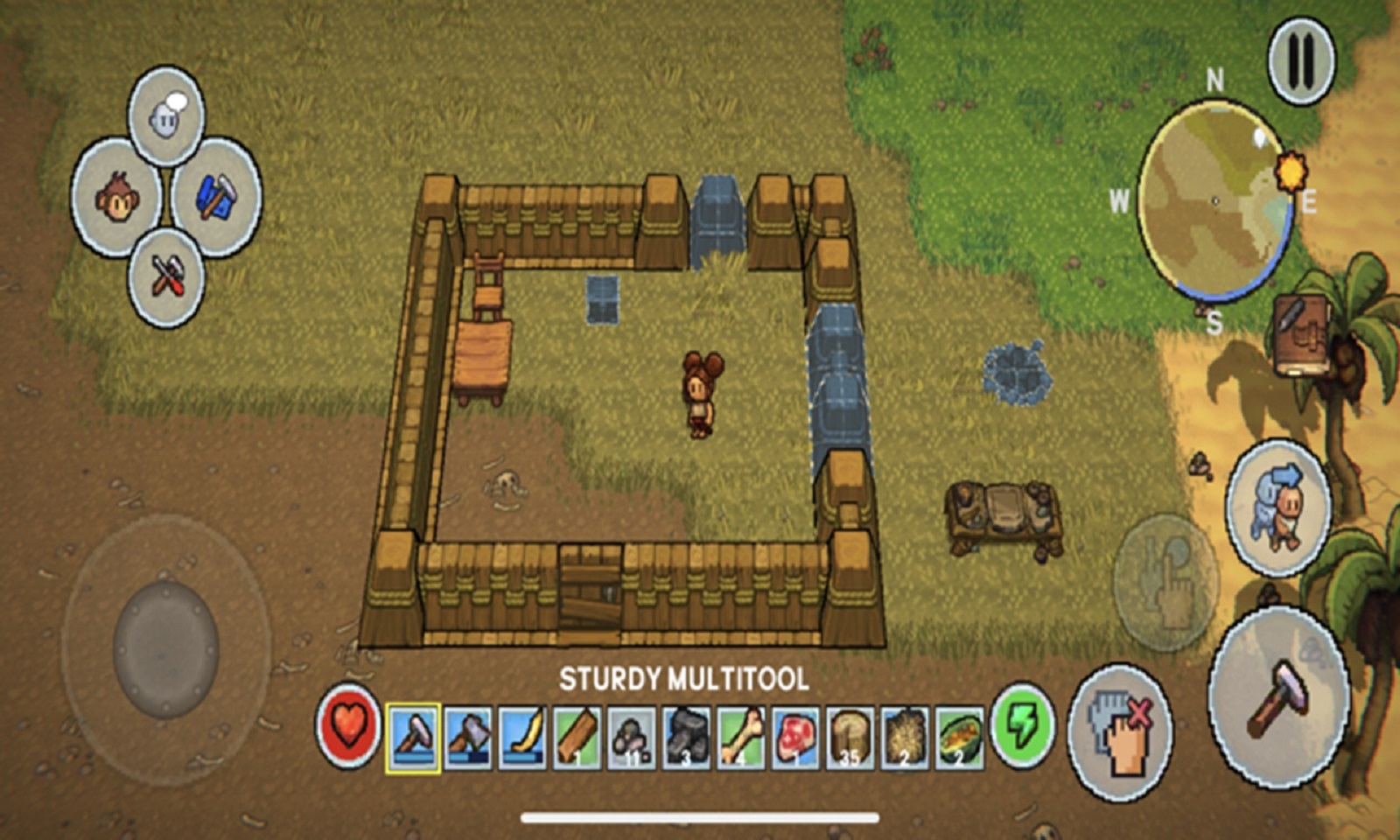Screen dimensions: 1400x840
Task: Pick the raw meat slot
Action: point(794,738)
